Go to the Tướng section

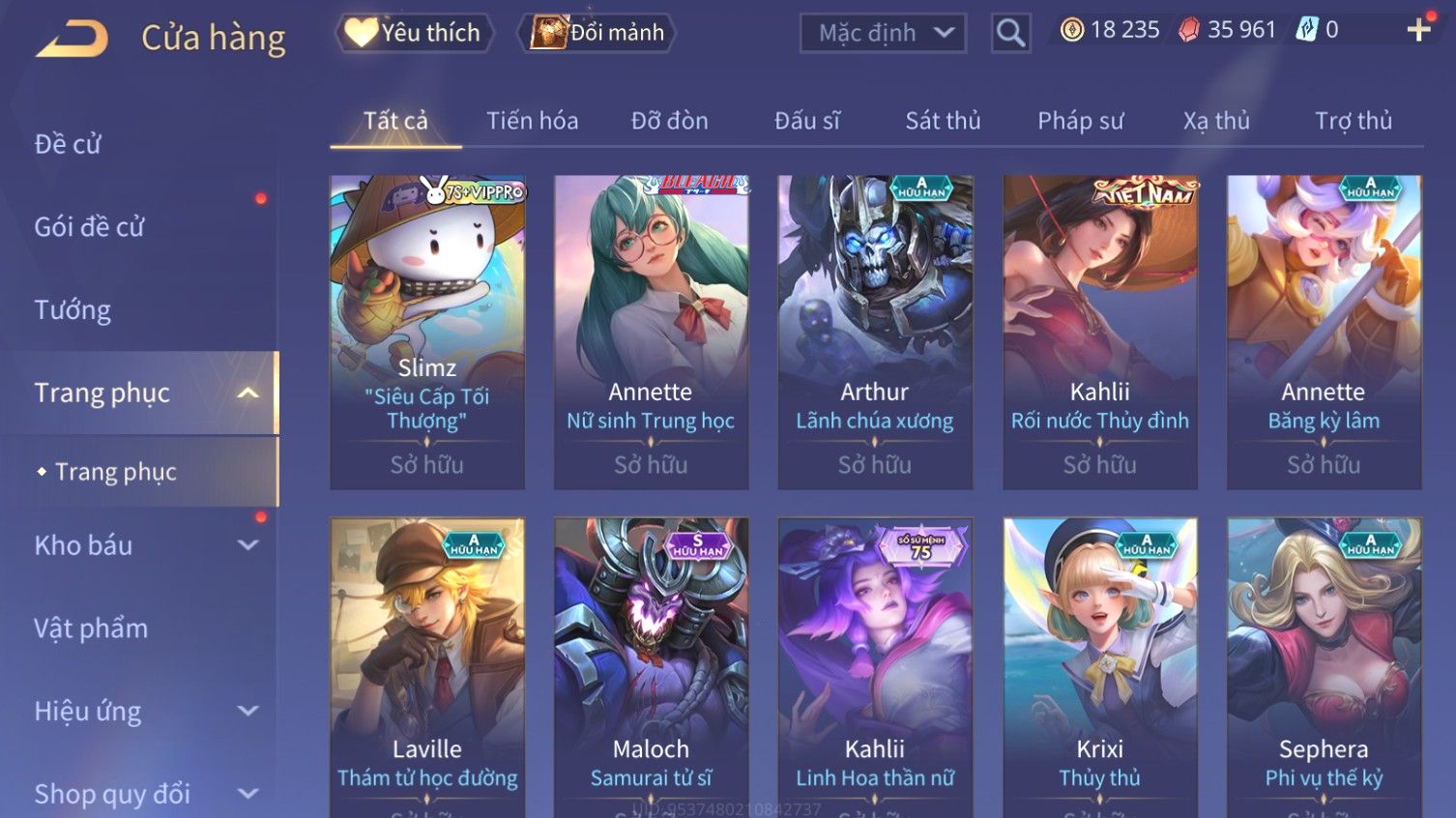[x=73, y=310]
